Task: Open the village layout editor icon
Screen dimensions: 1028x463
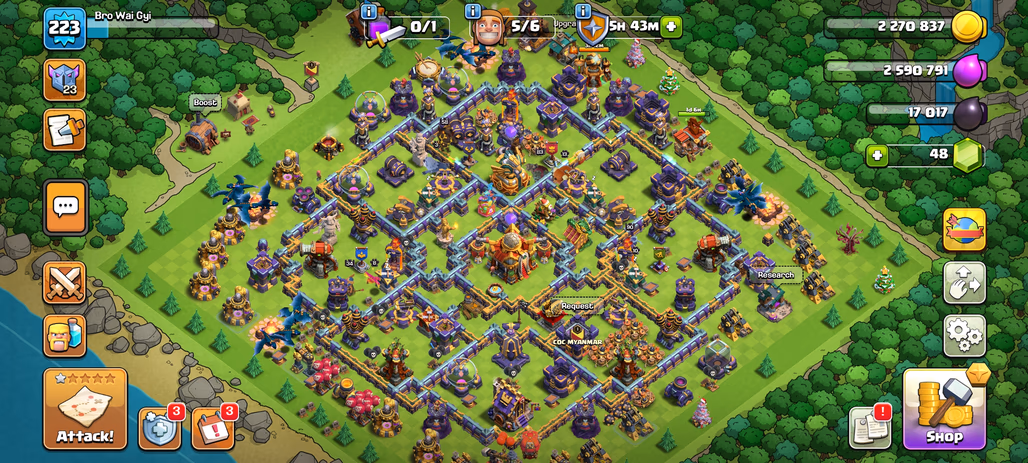Action: pos(964,283)
